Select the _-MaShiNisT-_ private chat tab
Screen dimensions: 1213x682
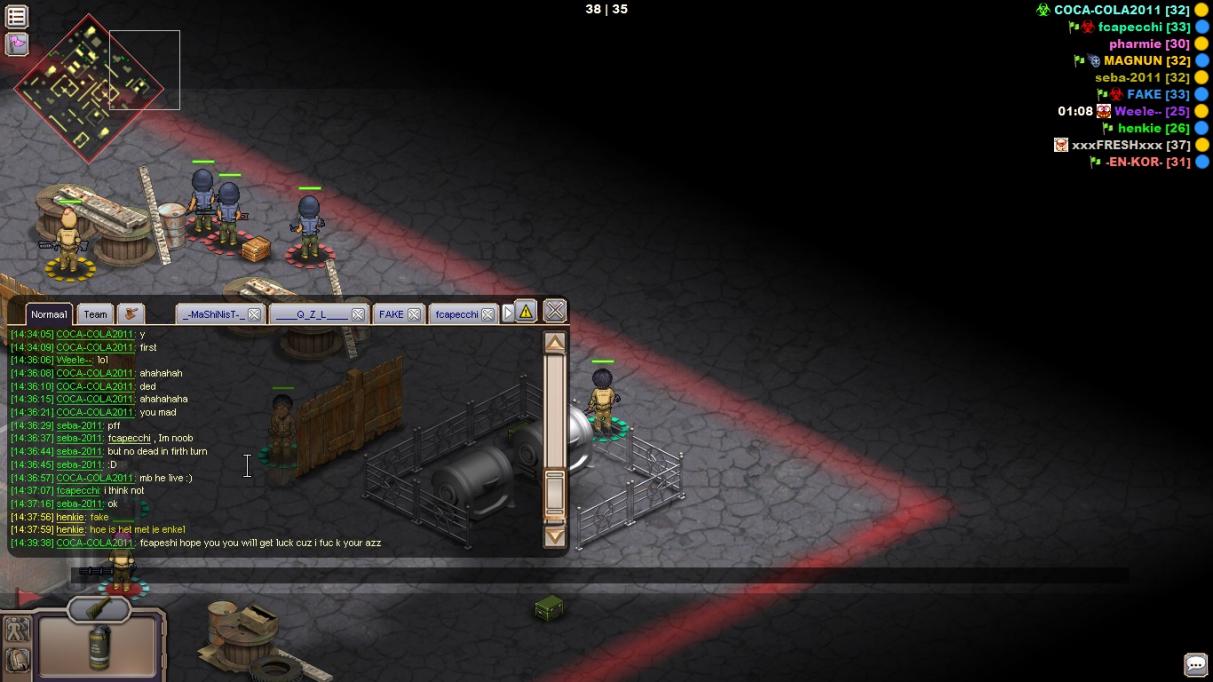212,314
